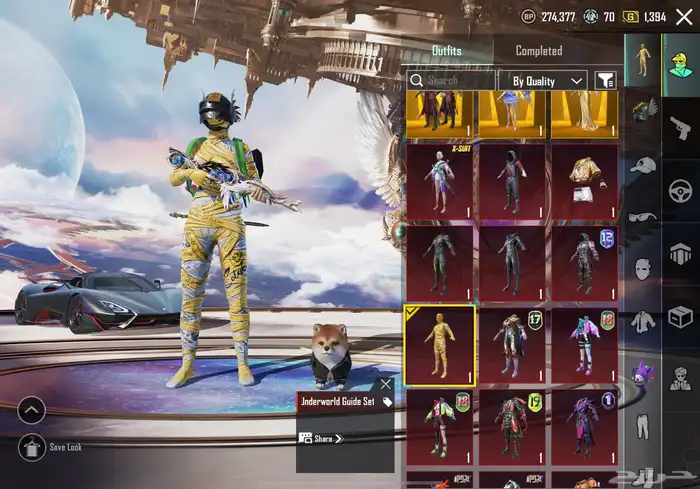Screen dimensions: 700x489
Task: Close the Underworld Guide Set popup
Action: click(x=386, y=383)
